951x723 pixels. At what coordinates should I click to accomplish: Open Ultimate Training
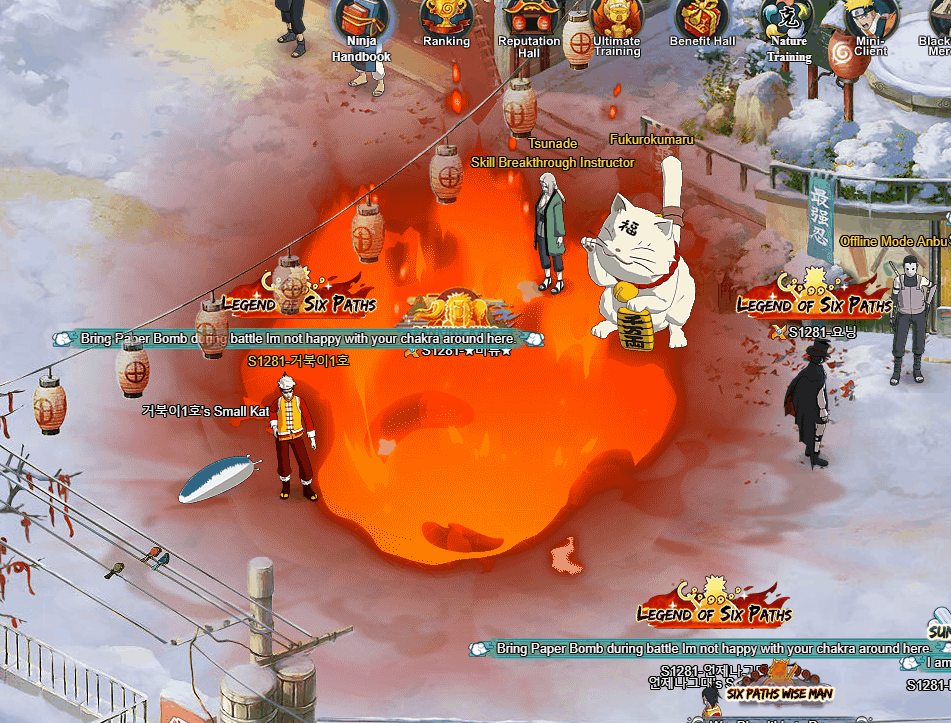pos(616,18)
